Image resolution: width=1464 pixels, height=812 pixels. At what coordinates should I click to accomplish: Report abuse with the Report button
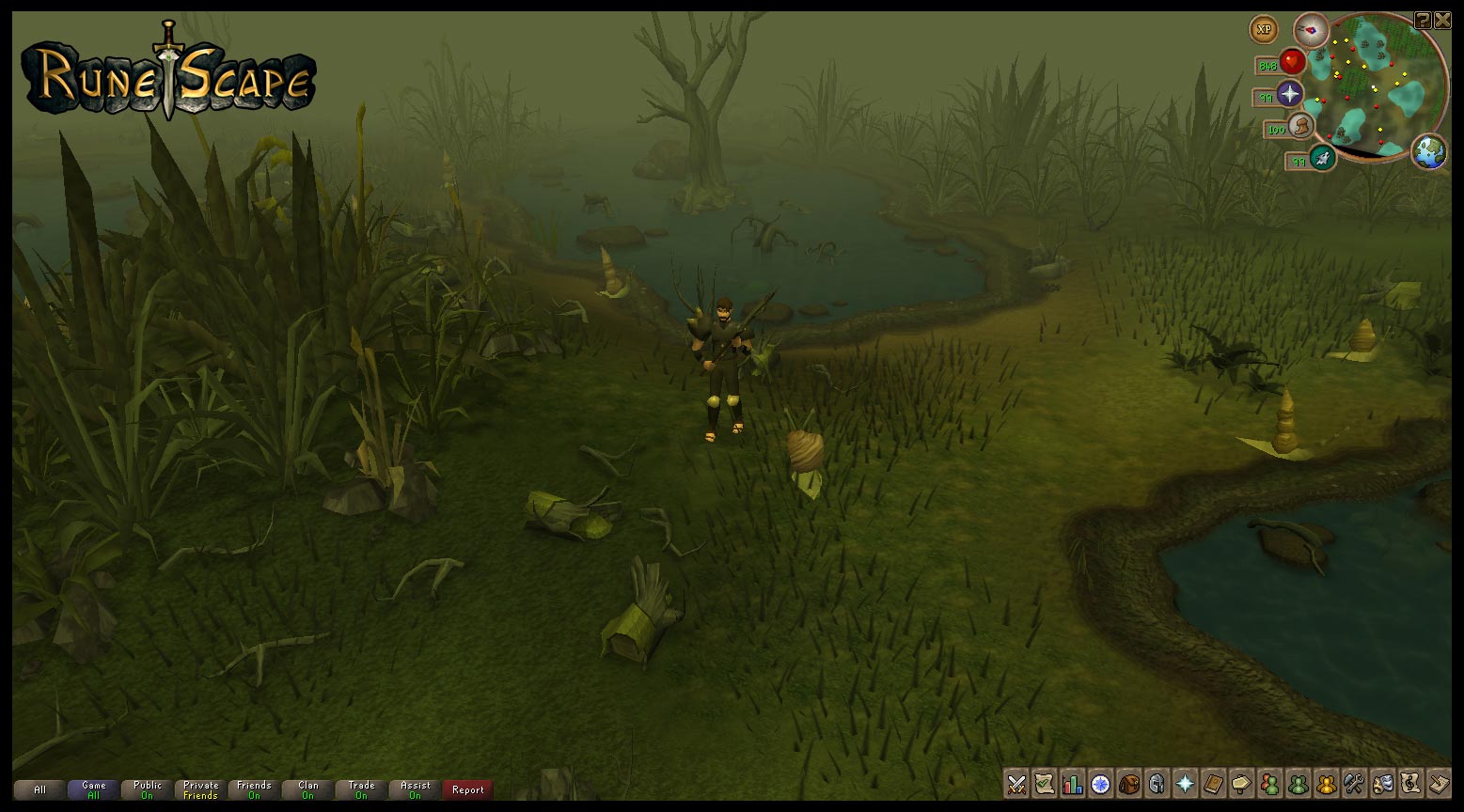click(467, 790)
